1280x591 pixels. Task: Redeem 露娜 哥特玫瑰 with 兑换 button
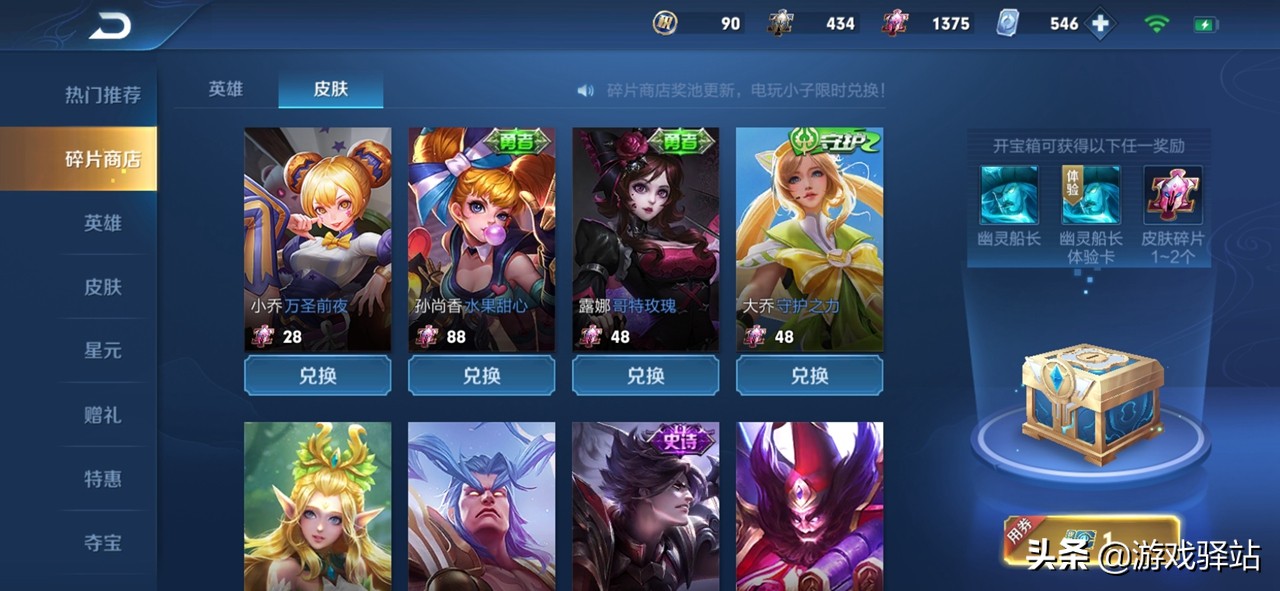tap(645, 376)
